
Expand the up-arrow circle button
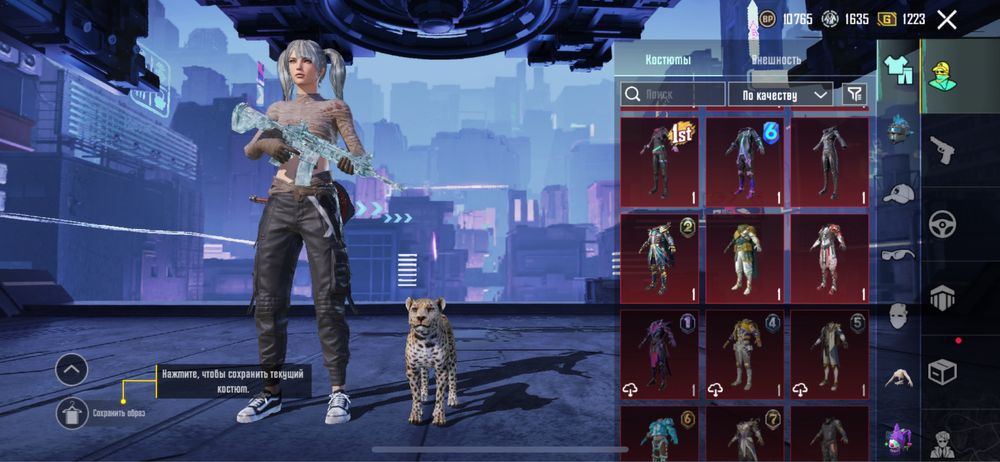[x=71, y=370]
